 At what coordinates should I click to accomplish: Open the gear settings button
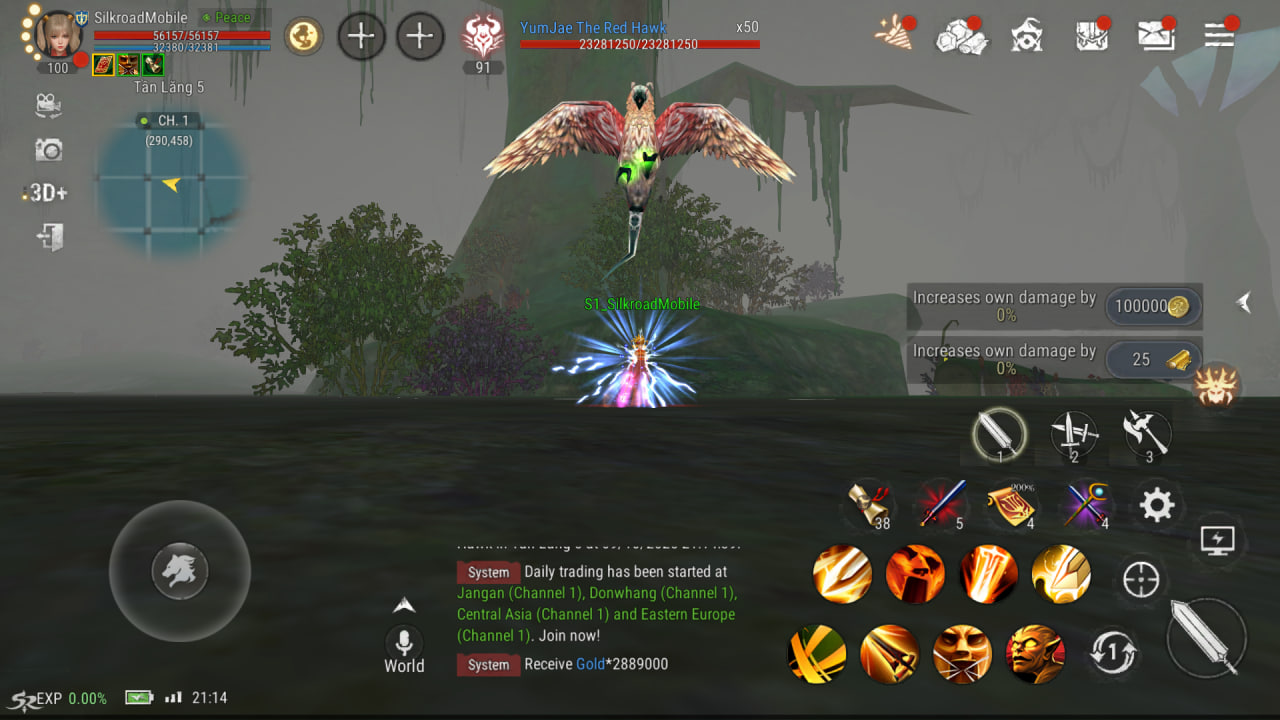[1156, 505]
